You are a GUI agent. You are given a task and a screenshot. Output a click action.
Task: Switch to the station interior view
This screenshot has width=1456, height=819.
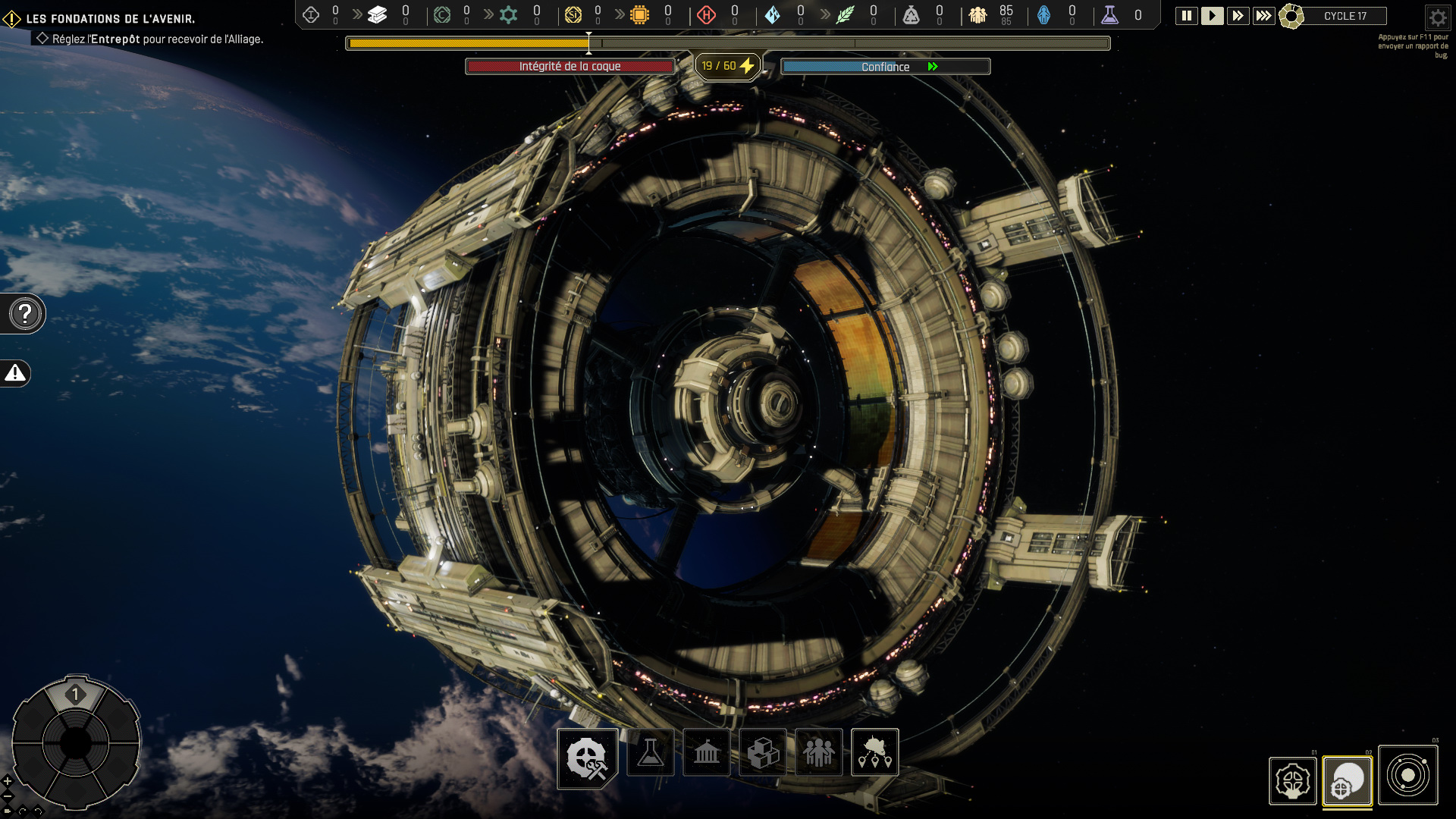(1292, 780)
